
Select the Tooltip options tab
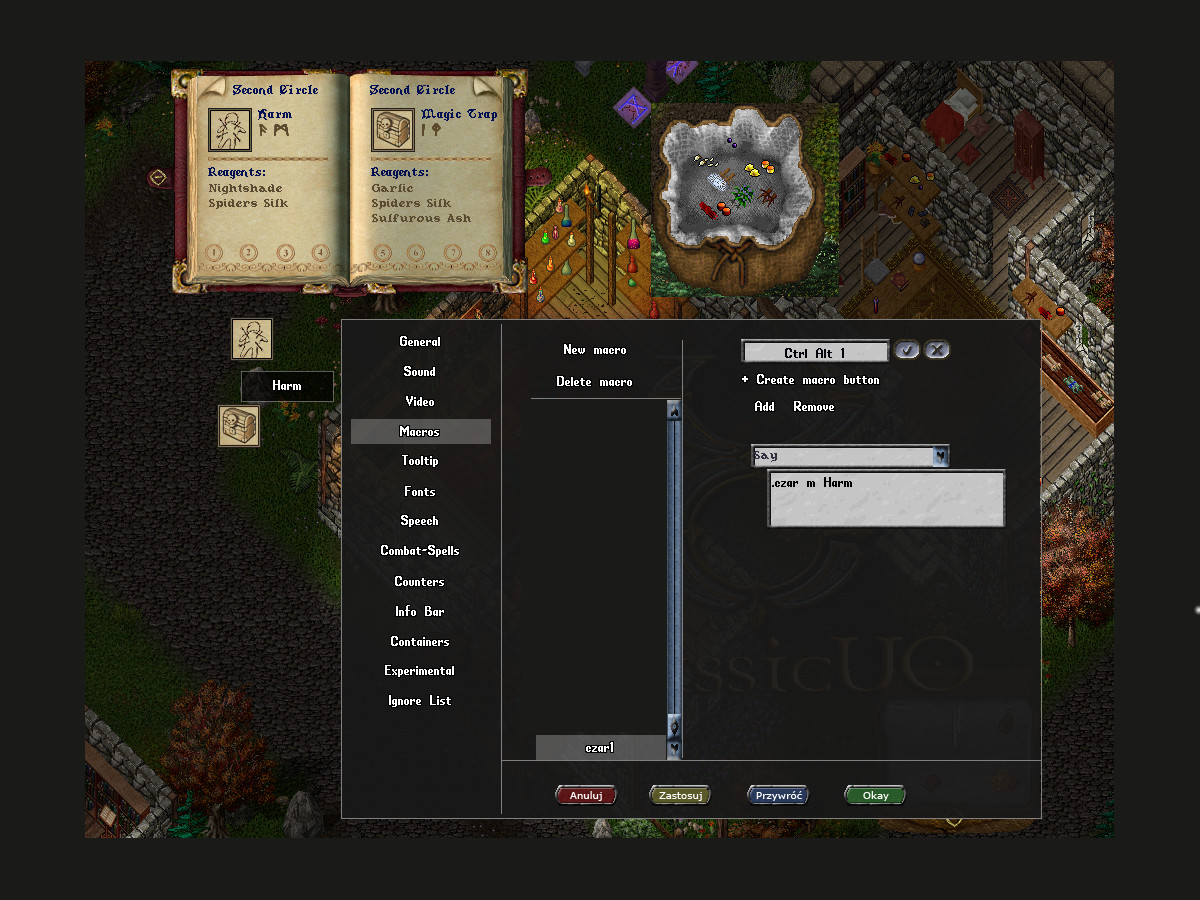click(x=420, y=461)
